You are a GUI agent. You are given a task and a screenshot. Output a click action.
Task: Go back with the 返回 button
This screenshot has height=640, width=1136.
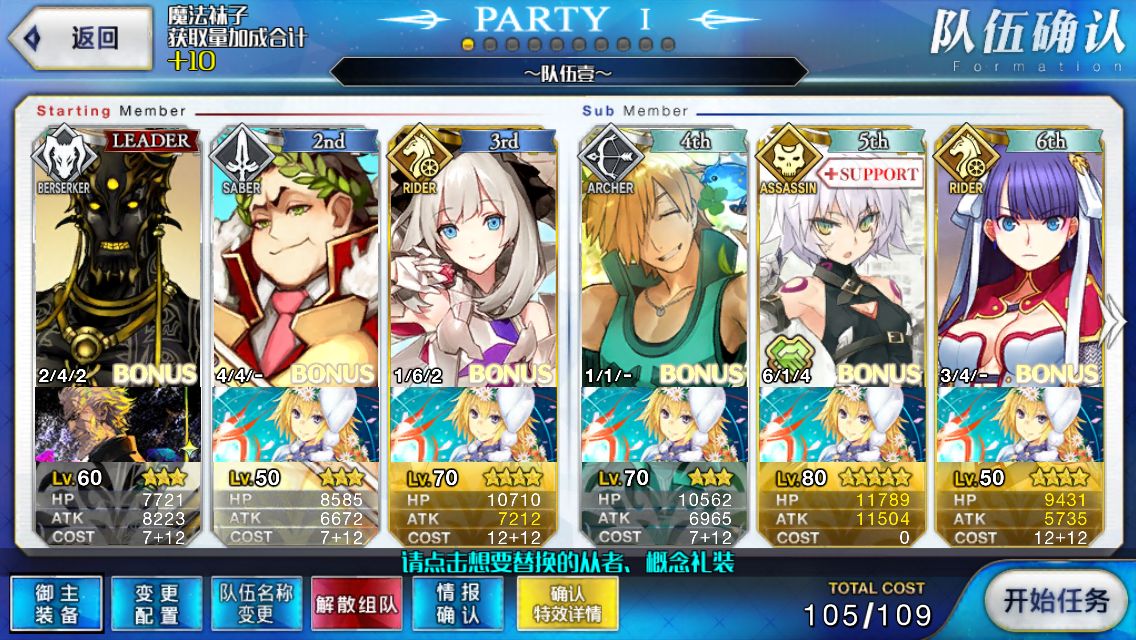(81, 39)
